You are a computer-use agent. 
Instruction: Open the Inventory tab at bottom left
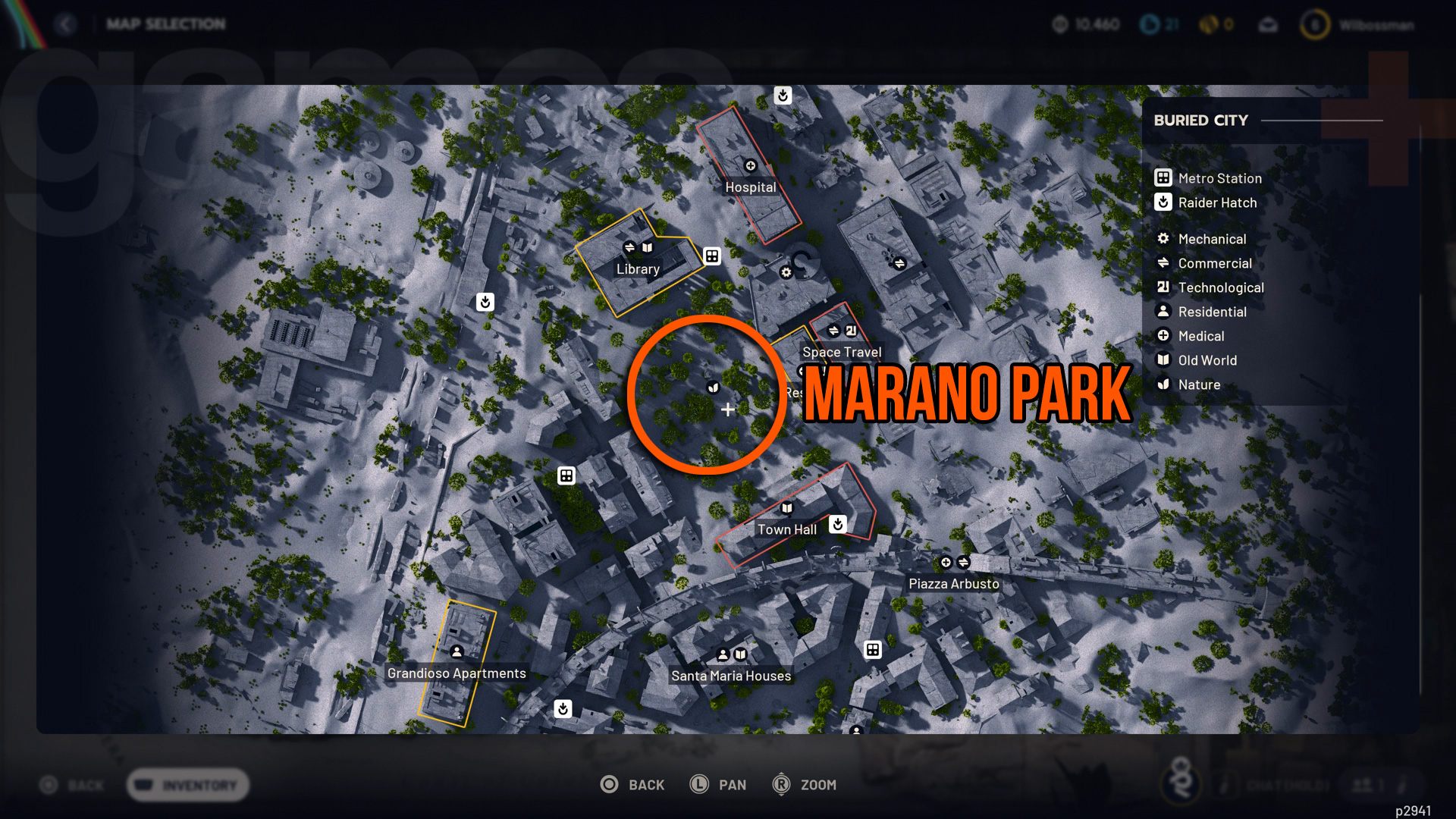pos(187,786)
